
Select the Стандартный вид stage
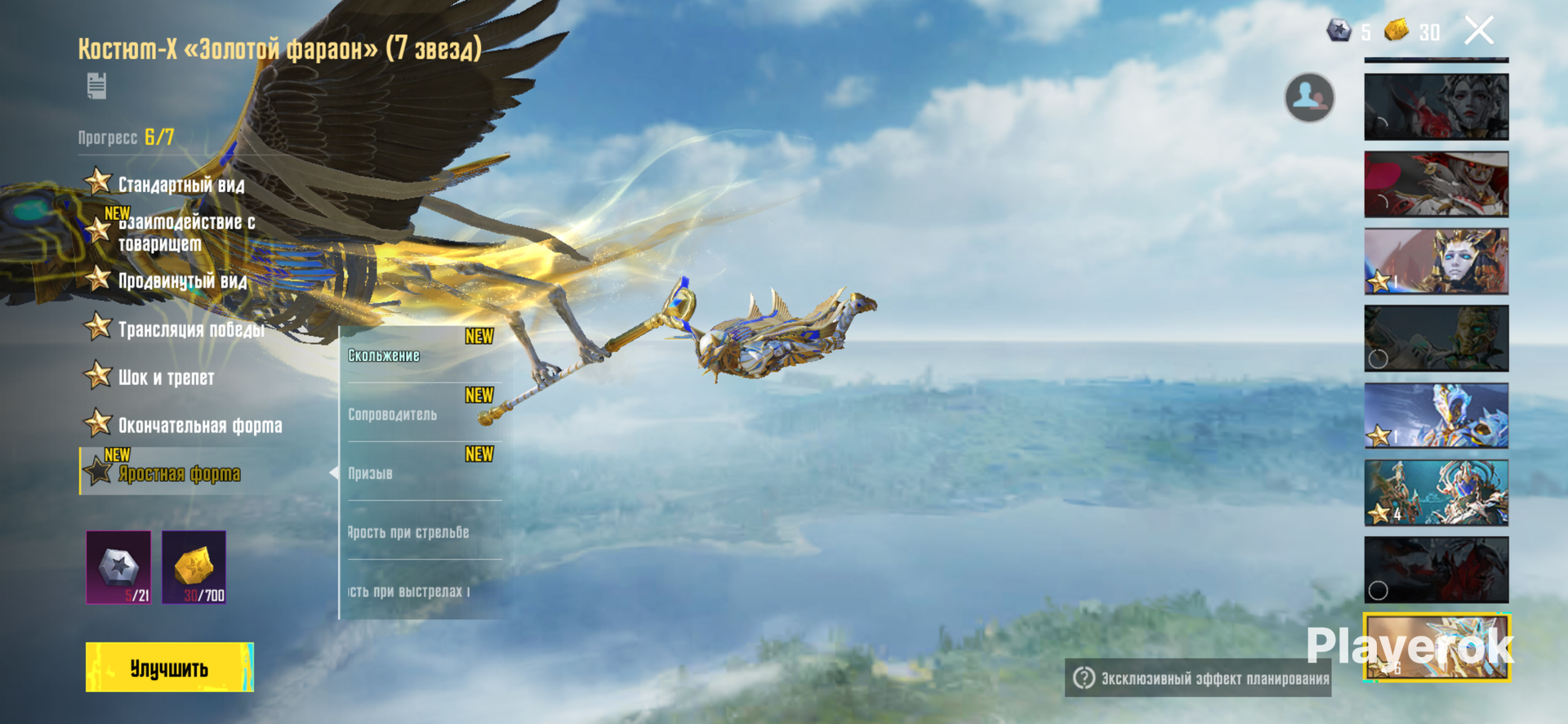pos(180,185)
